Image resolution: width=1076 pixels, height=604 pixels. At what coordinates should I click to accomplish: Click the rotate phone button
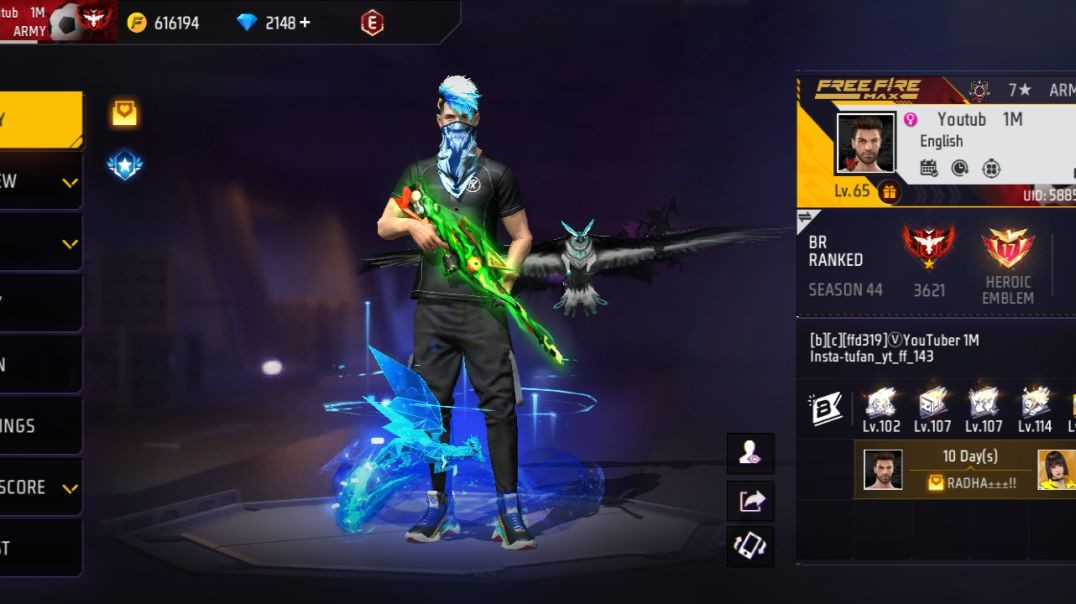click(x=750, y=546)
